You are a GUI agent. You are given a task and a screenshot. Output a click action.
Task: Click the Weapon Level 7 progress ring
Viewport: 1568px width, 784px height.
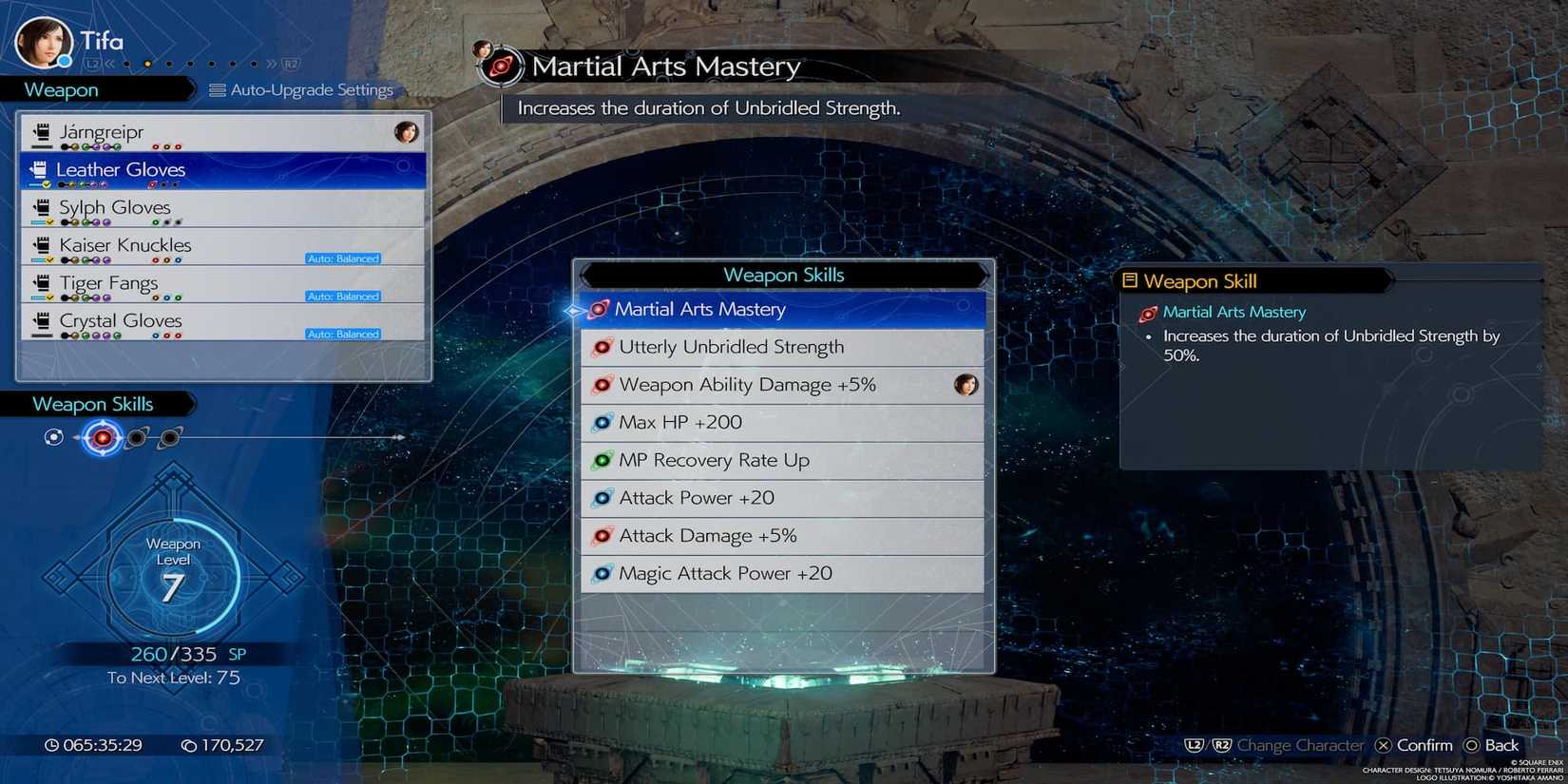point(174,574)
